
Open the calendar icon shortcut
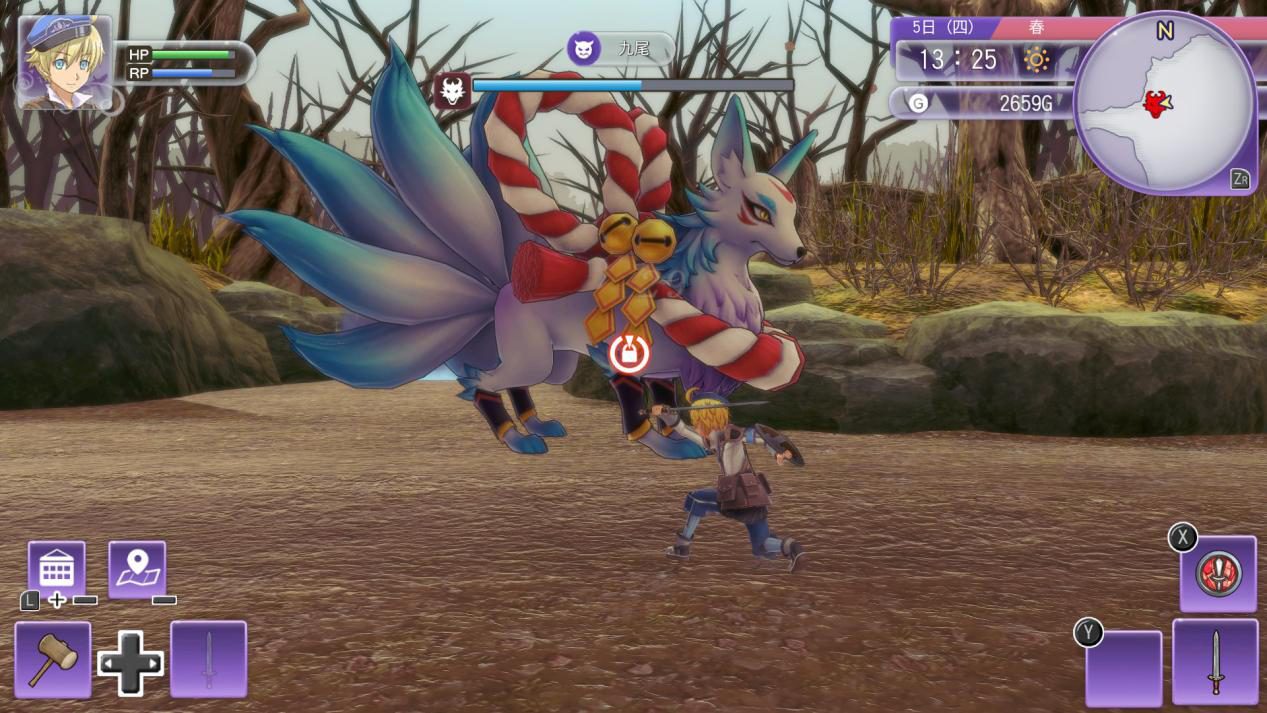[56, 569]
